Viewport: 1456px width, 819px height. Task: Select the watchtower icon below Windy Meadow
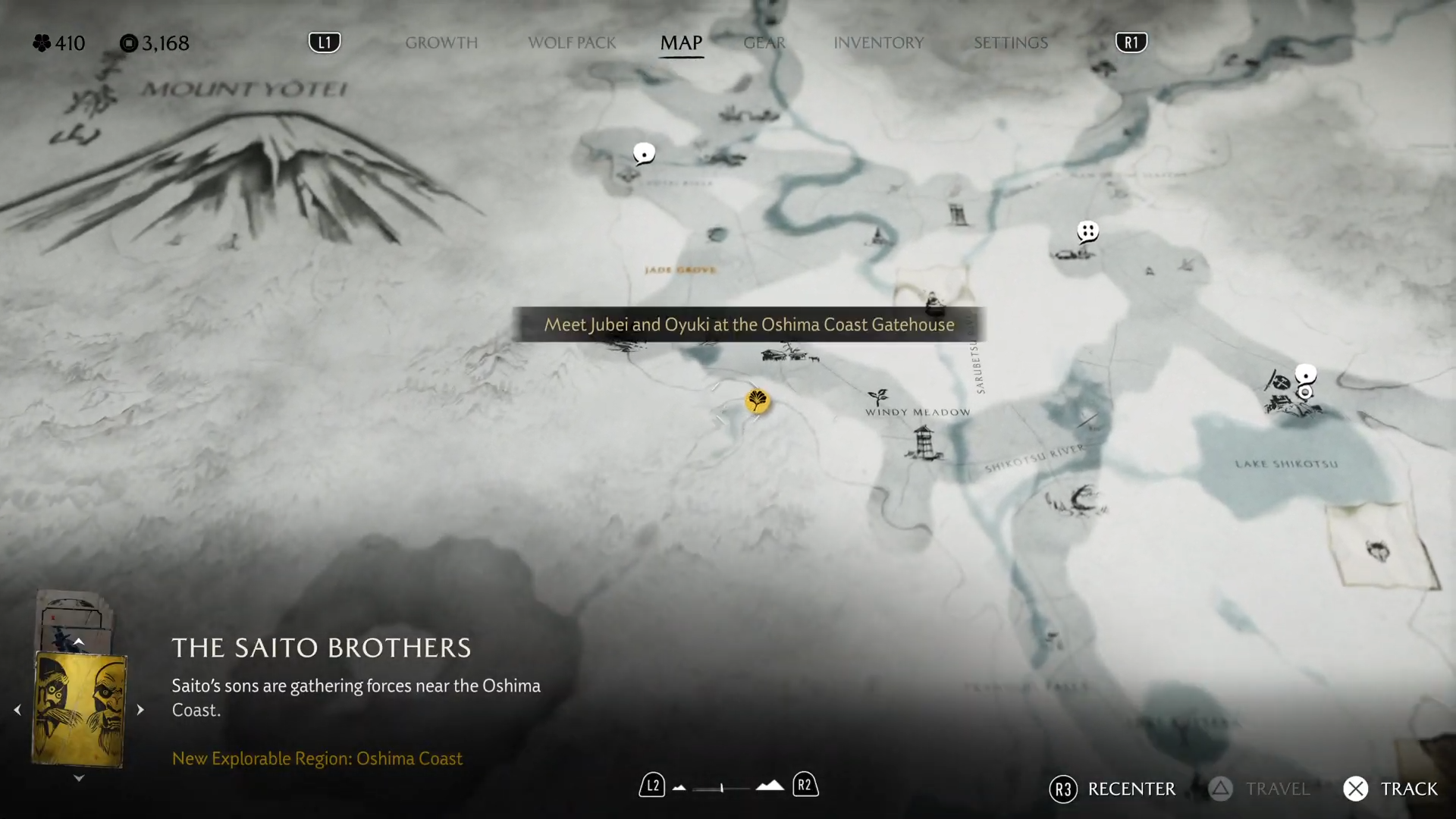[x=923, y=442]
